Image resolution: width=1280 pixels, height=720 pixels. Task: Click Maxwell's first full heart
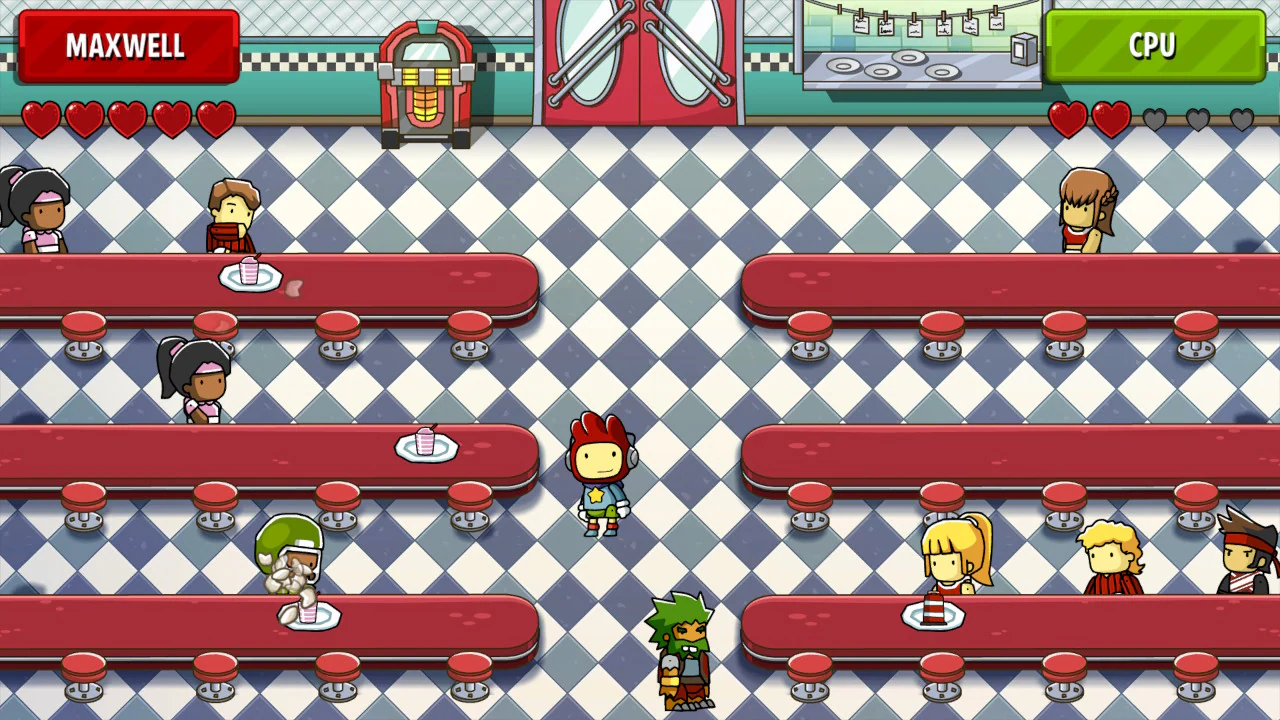click(x=40, y=118)
